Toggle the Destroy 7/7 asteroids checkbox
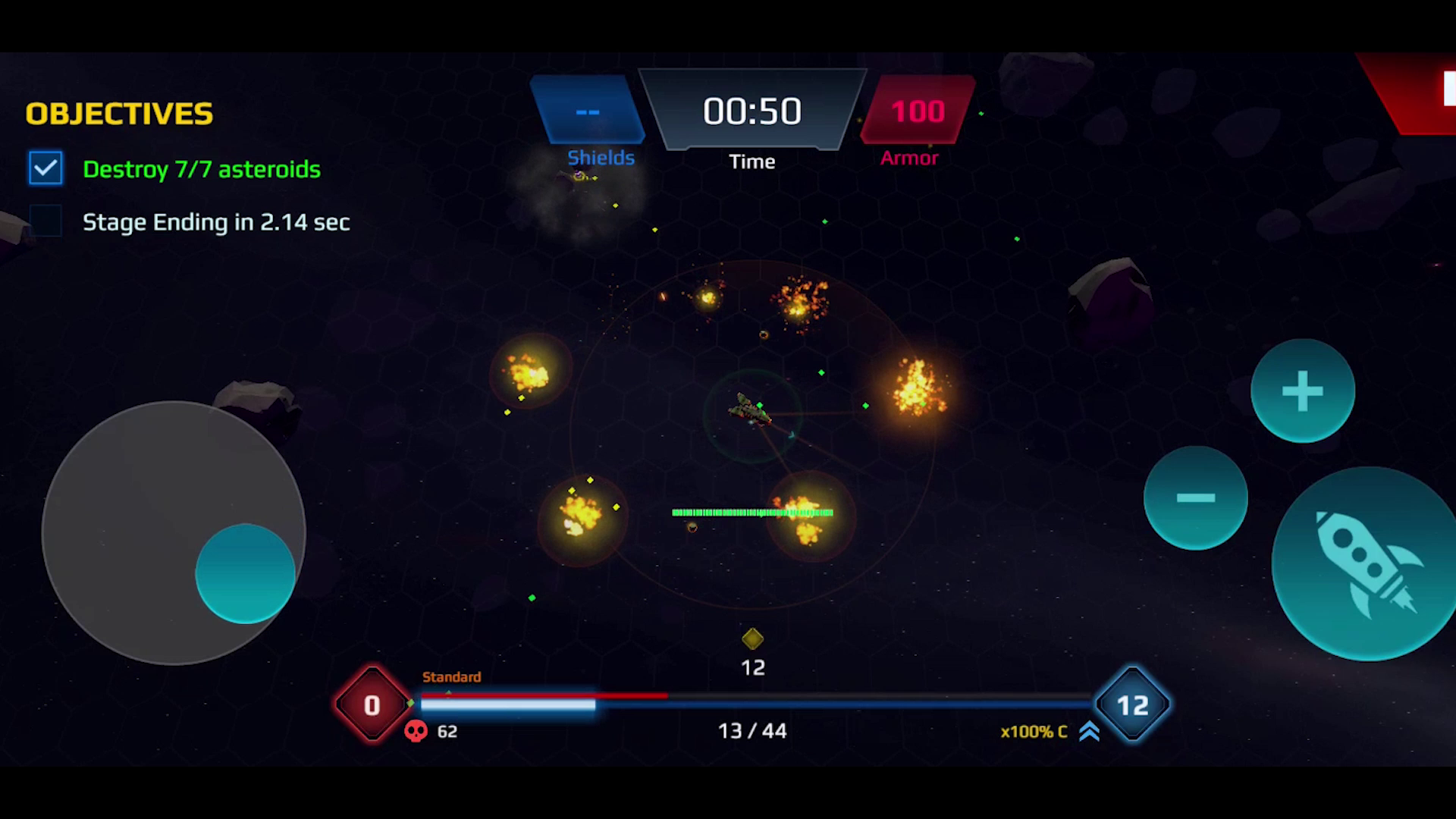The width and height of the screenshot is (1456, 819). click(x=45, y=168)
